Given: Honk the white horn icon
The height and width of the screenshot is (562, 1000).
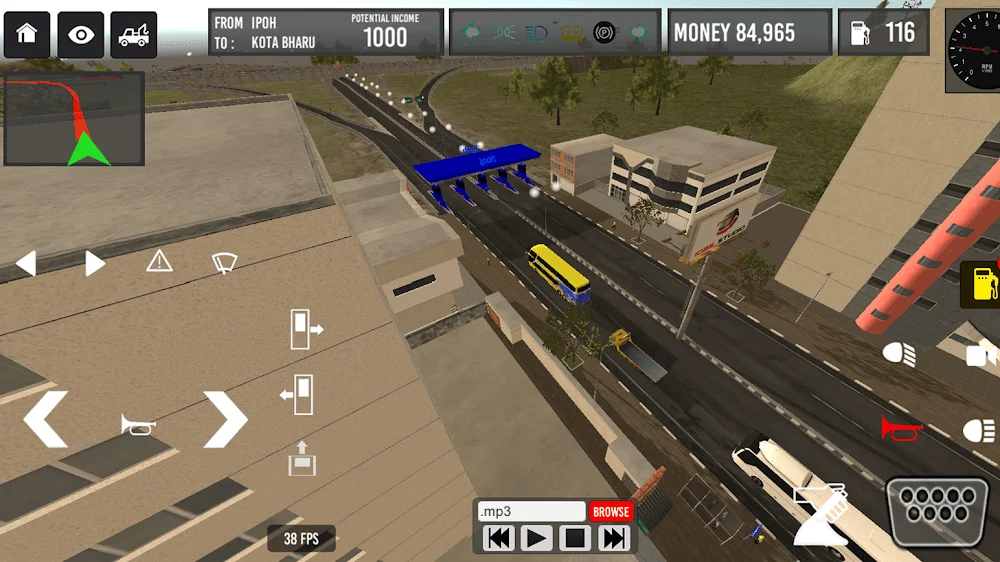Looking at the screenshot, I should (x=138, y=425).
